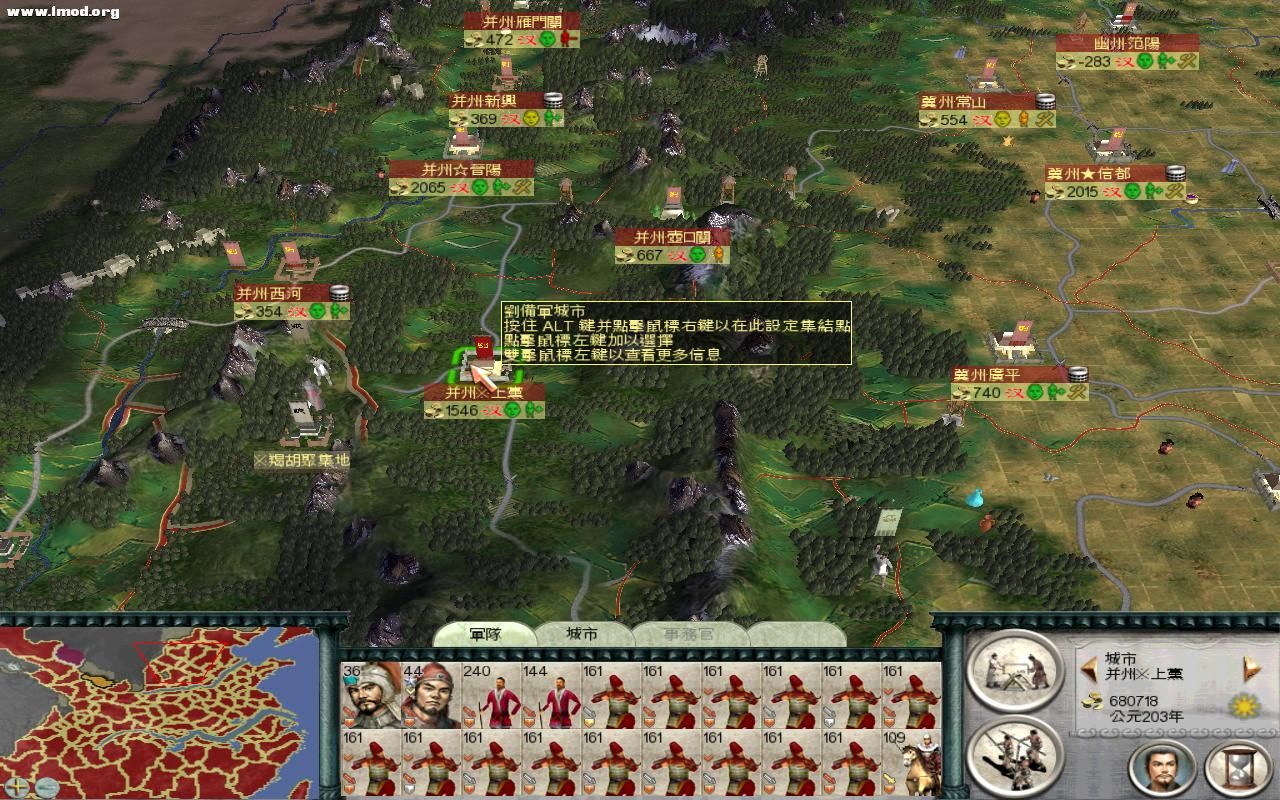Image resolution: width=1280 pixels, height=800 pixels.
Task: Click the gold coins treasury icon
Action: 1092,701
